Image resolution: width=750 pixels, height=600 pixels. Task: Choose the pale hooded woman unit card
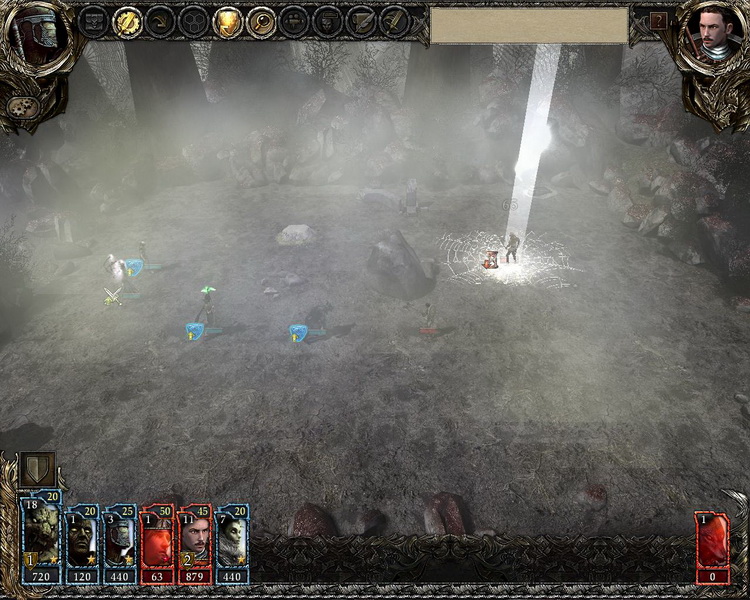[232, 543]
